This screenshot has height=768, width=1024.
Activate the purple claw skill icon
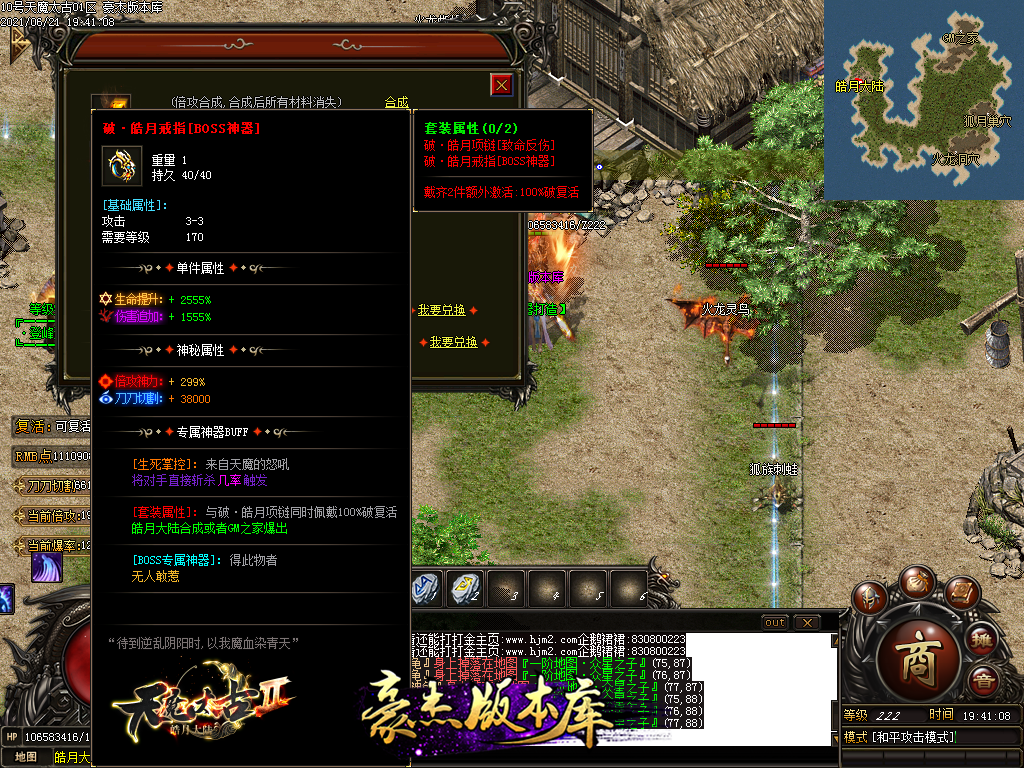point(46,567)
